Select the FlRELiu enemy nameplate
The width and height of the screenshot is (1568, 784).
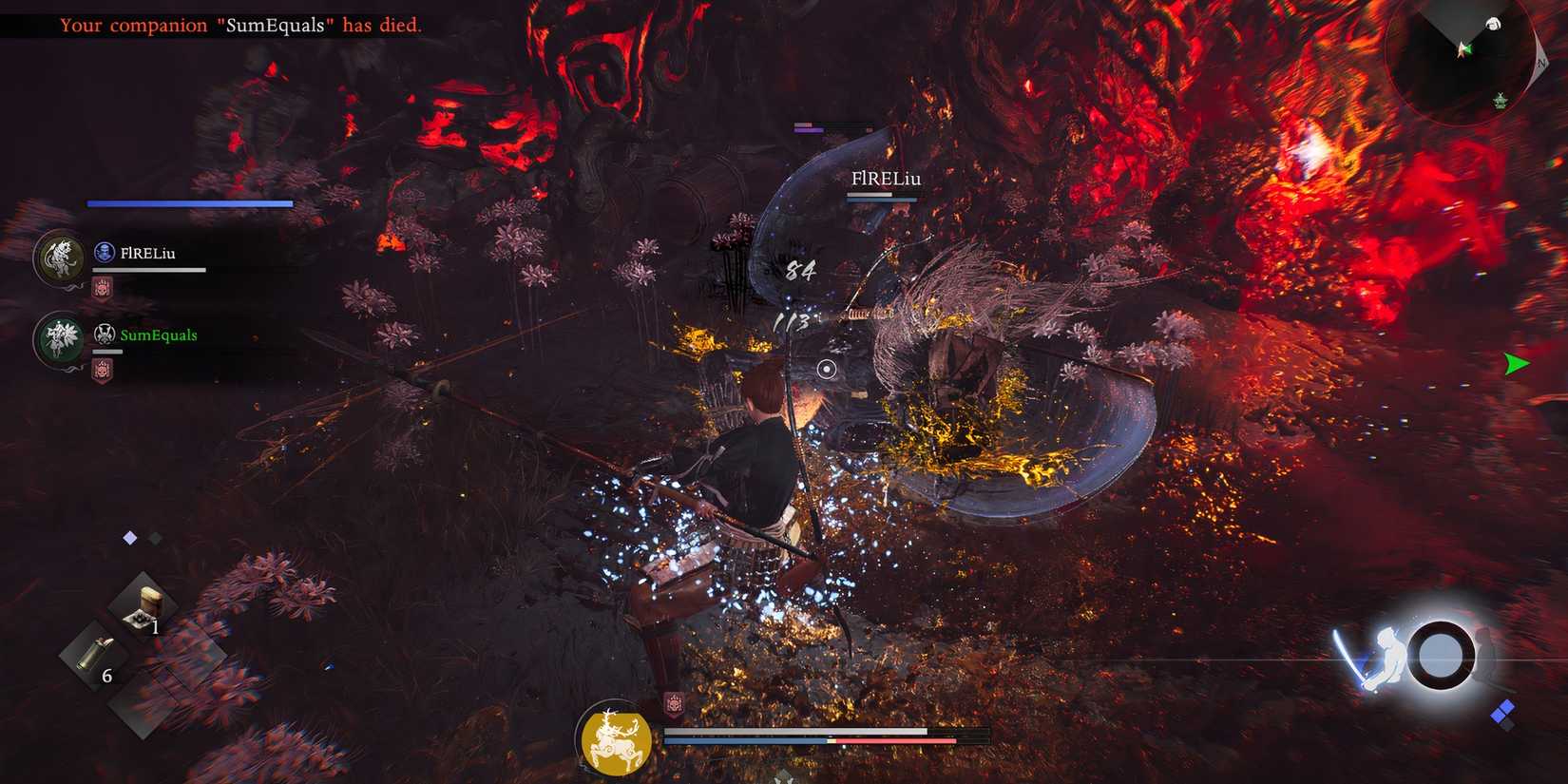(x=886, y=179)
